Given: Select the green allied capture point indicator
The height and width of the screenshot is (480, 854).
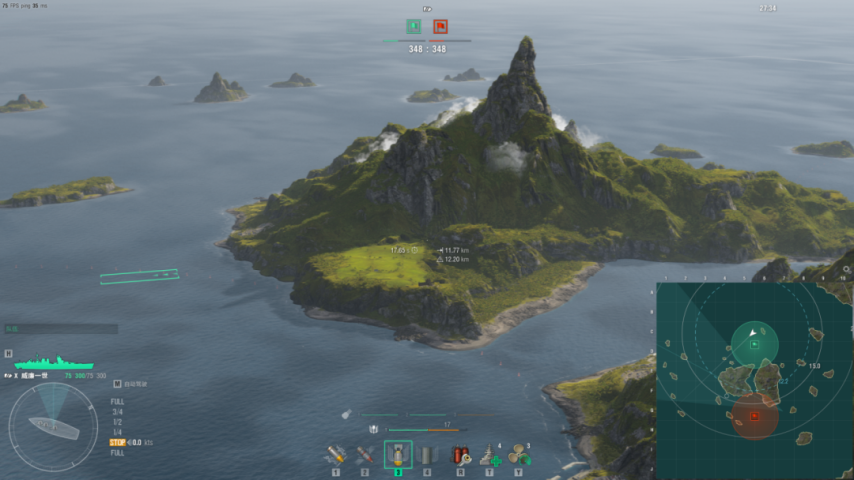Looking at the screenshot, I should coord(413,27).
